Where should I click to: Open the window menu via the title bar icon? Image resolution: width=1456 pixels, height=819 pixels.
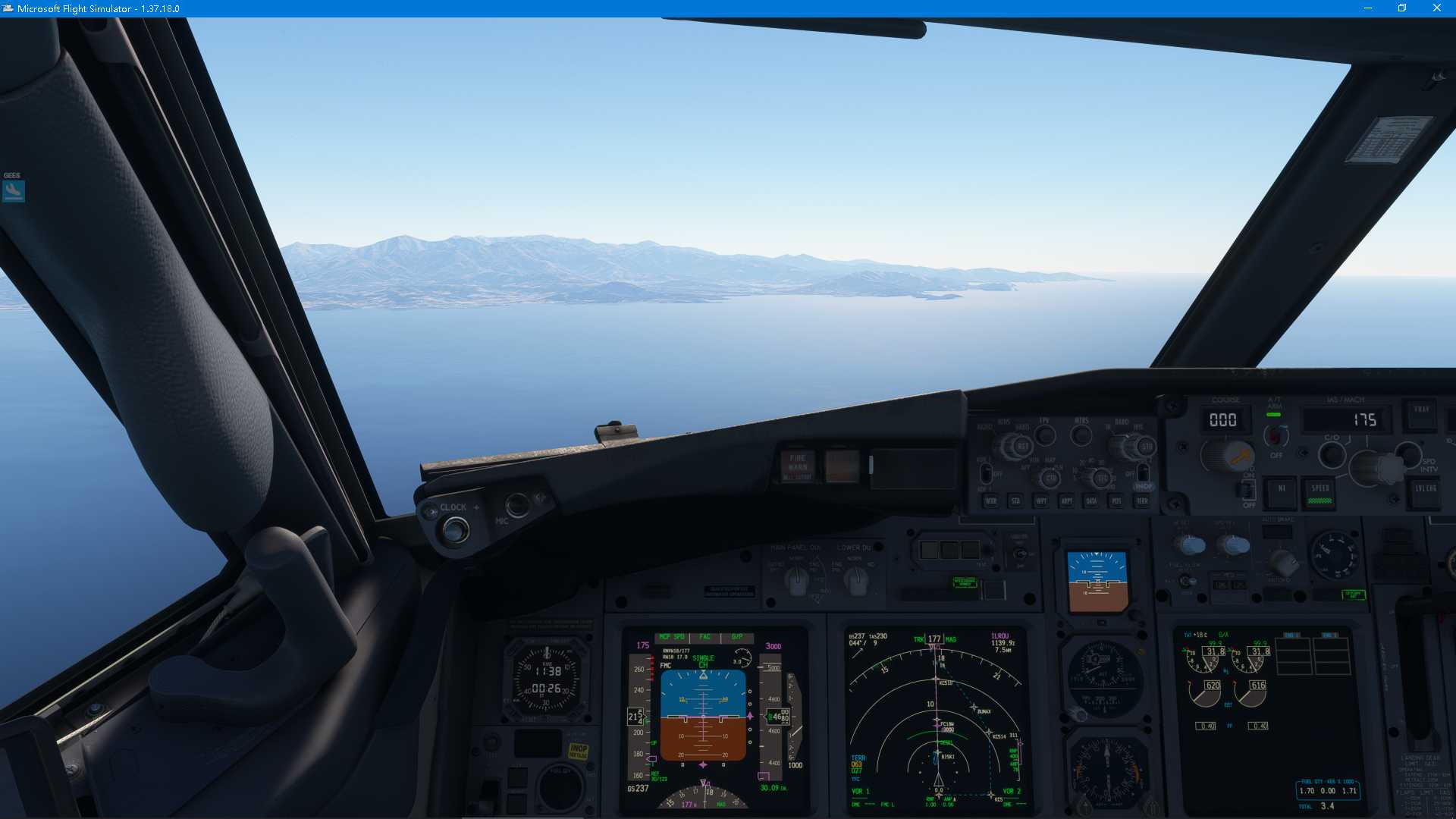8,8
